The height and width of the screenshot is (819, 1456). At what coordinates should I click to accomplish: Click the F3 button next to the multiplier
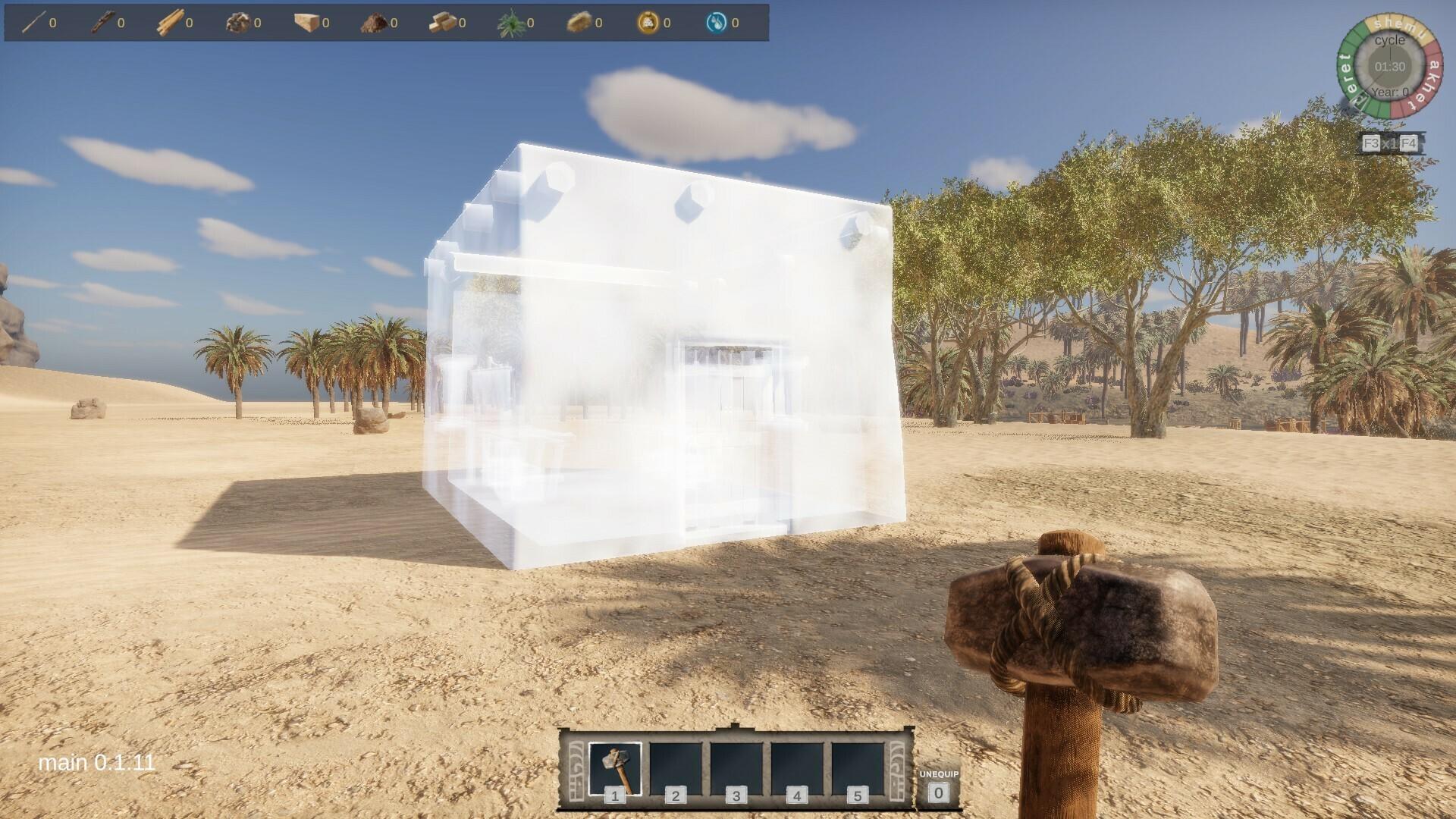point(1371,141)
